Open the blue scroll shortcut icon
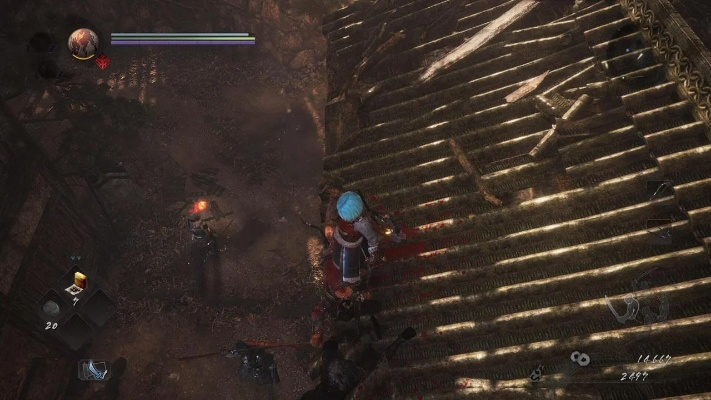 [92, 370]
